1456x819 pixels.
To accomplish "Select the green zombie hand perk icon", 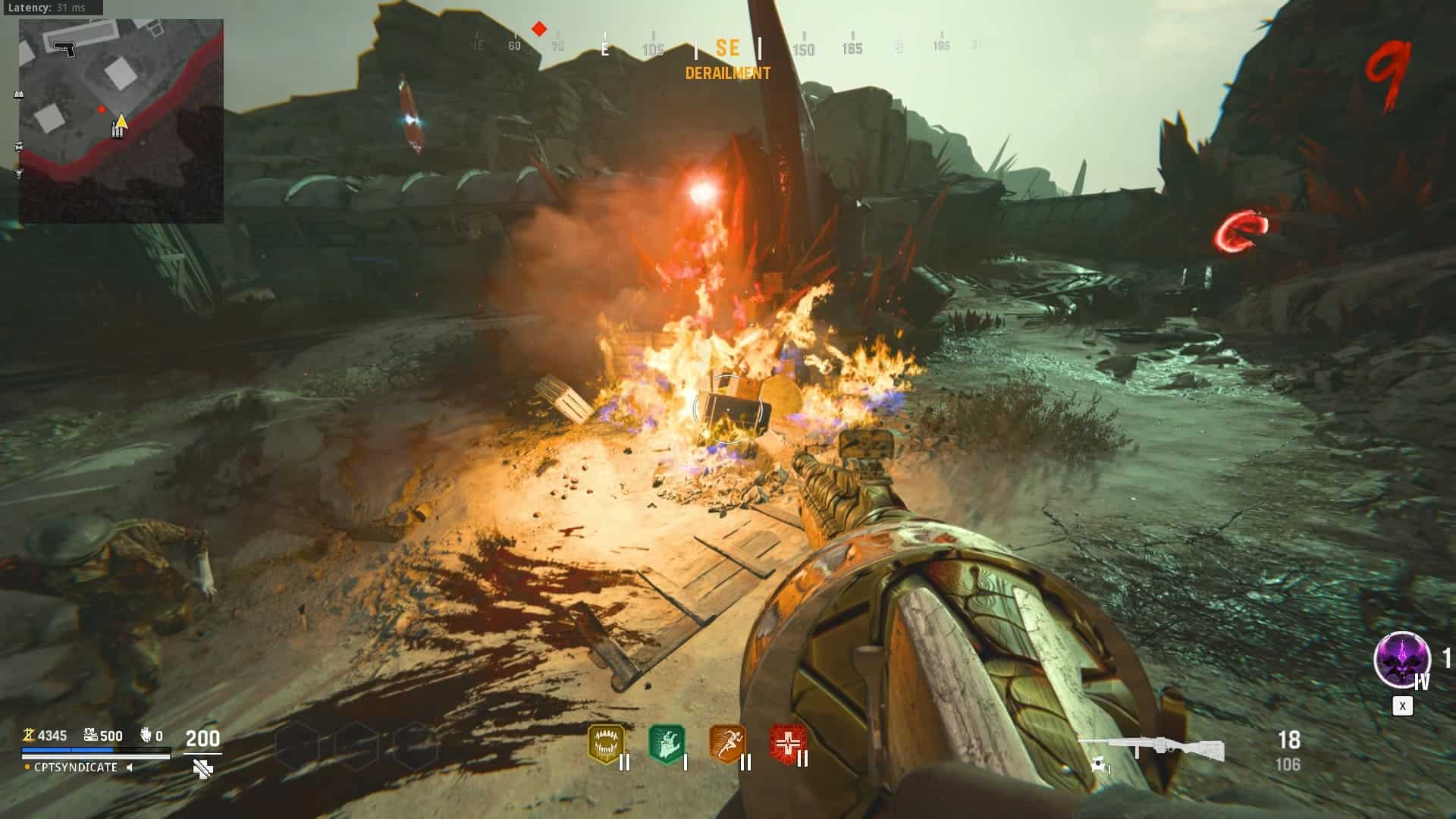I will coord(667,743).
